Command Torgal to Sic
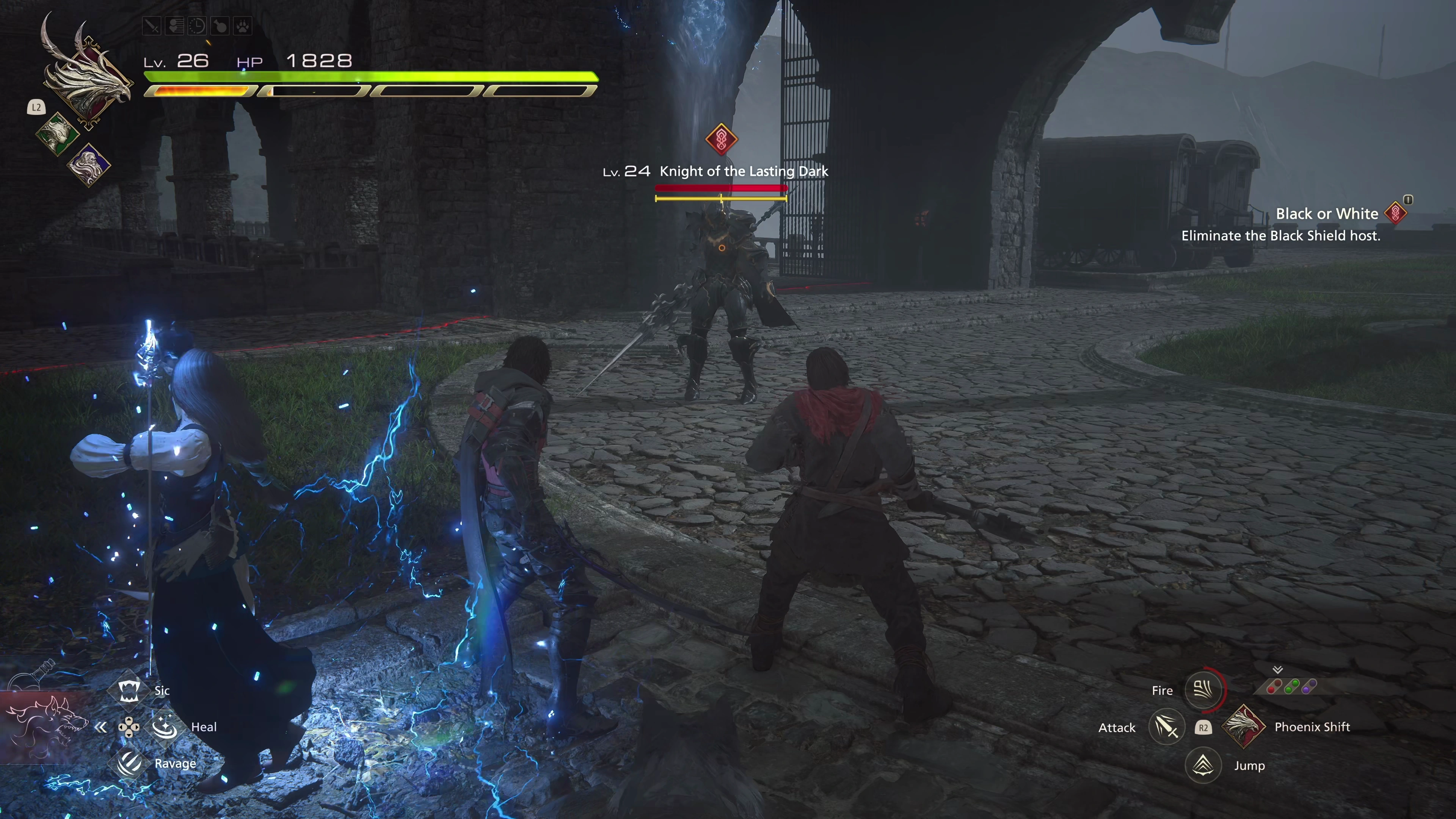This screenshot has height=819, width=1456. 129,690
